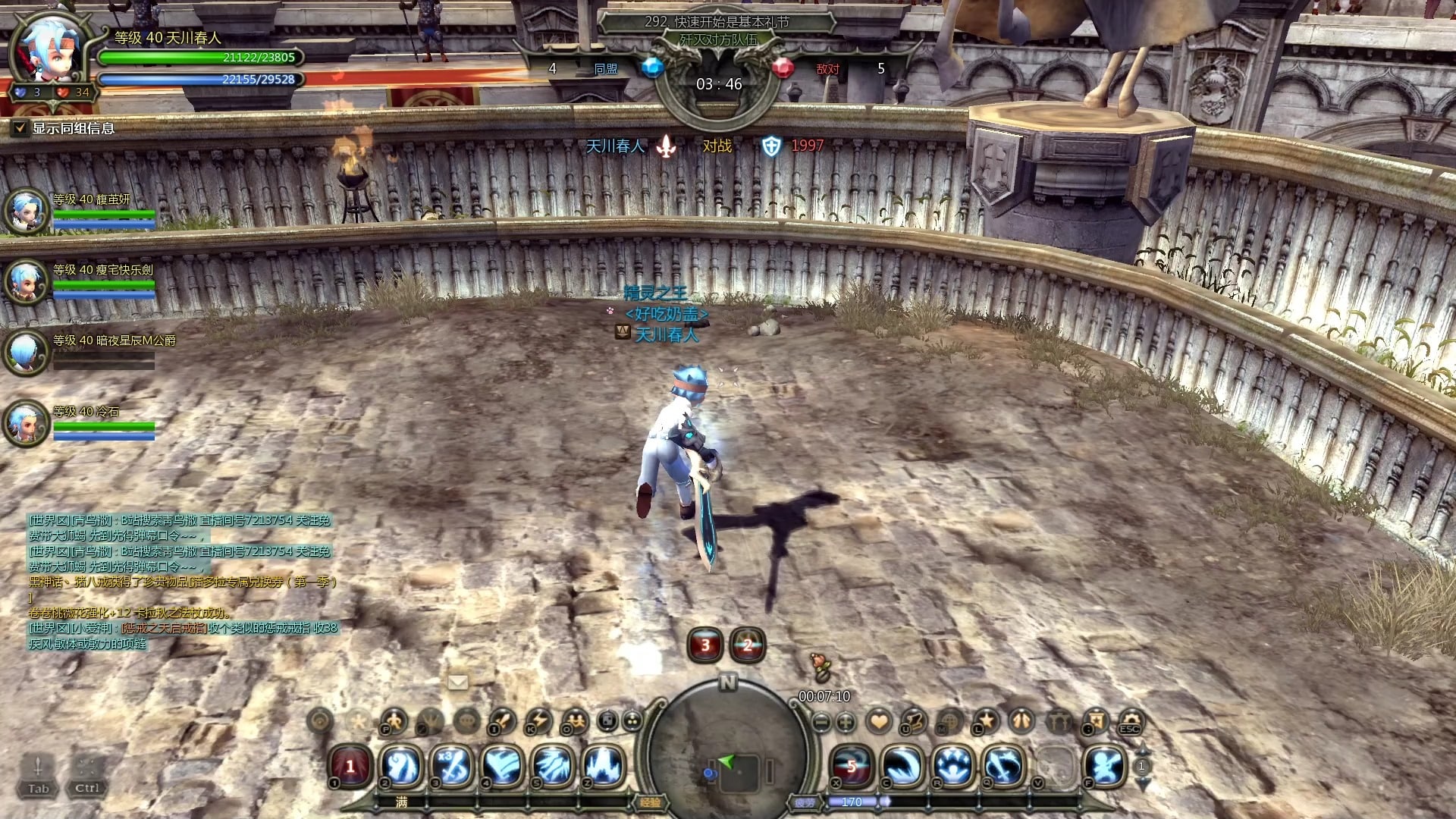Image resolution: width=1456 pixels, height=819 pixels.
Task: Activate the skill in slot F
Action: click(x=1104, y=766)
